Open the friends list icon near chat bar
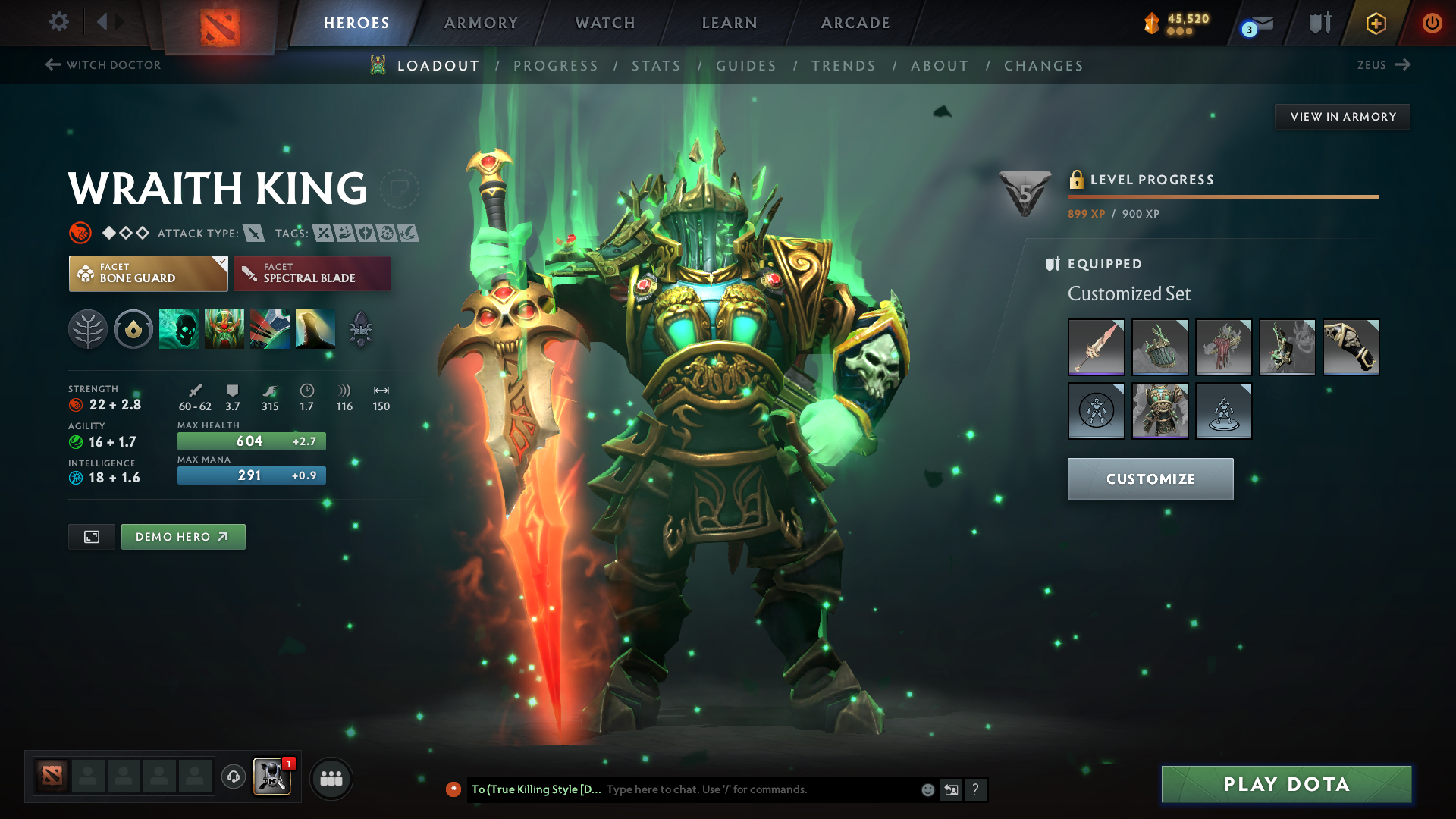The height and width of the screenshot is (819, 1456). pyautogui.click(x=331, y=778)
